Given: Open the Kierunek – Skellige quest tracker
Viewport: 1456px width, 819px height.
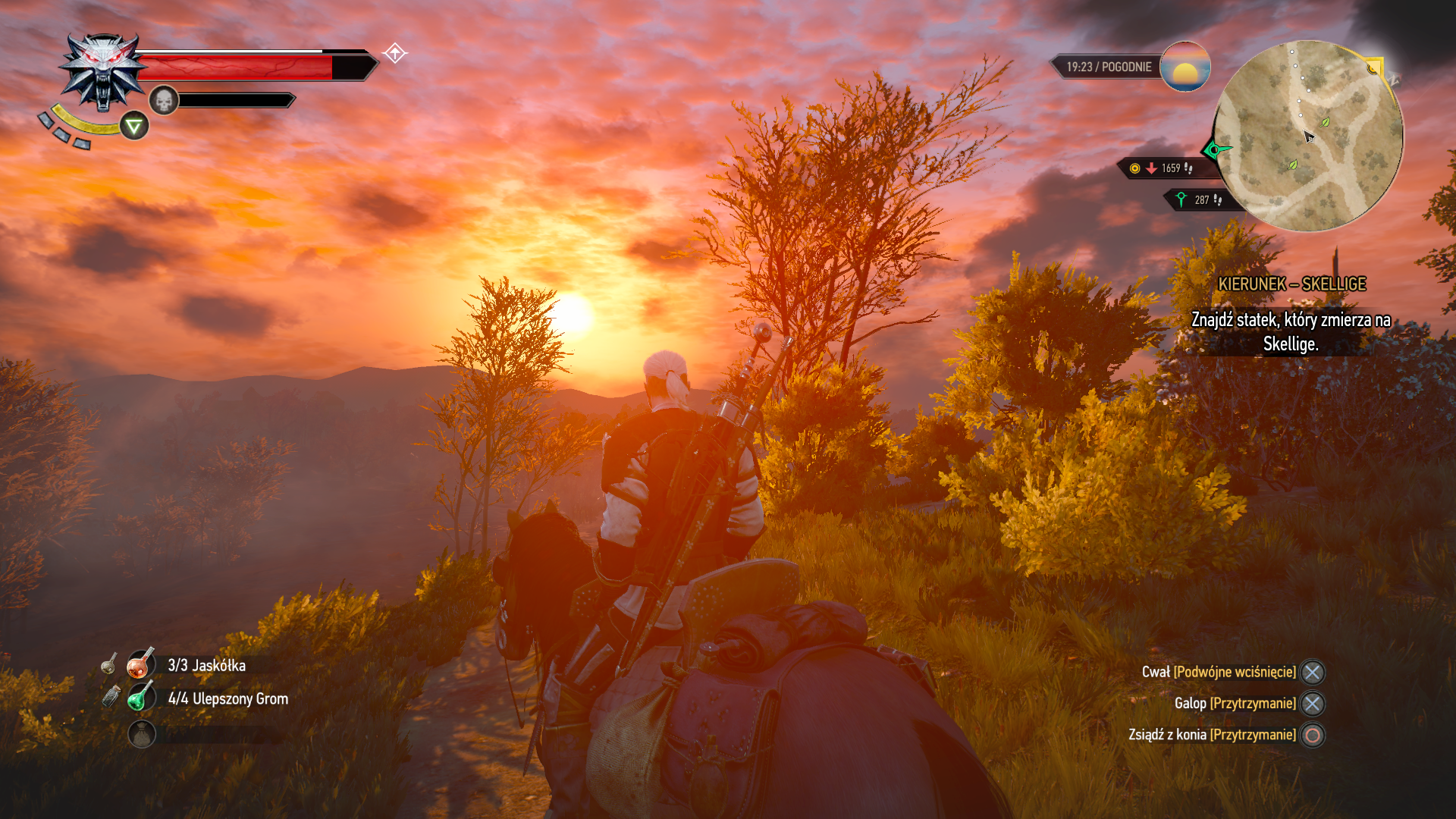Looking at the screenshot, I should (x=1291, y=284).
